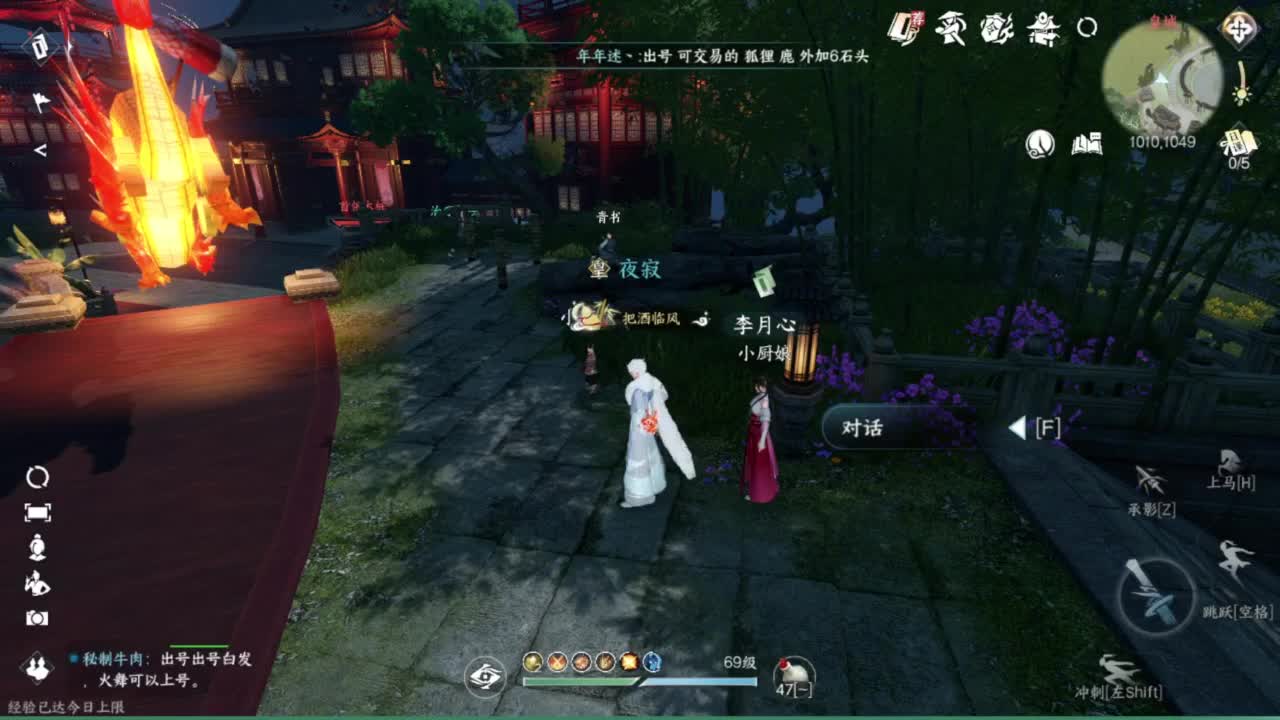Click the clock schedule icon below the minimap

click(x=1038, y=143)
